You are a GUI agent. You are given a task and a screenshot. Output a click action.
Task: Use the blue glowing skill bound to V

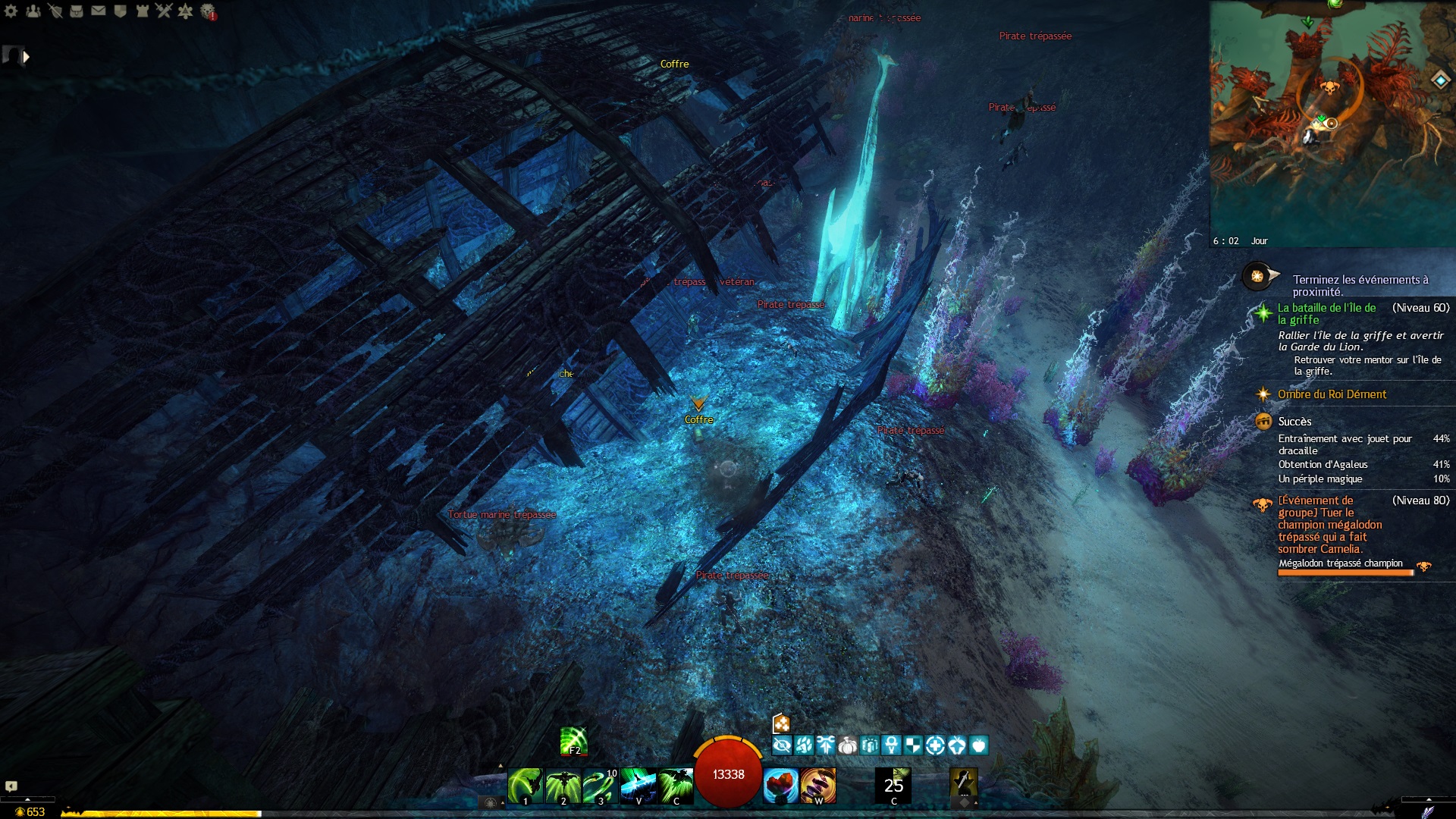(x=638, y=785)
